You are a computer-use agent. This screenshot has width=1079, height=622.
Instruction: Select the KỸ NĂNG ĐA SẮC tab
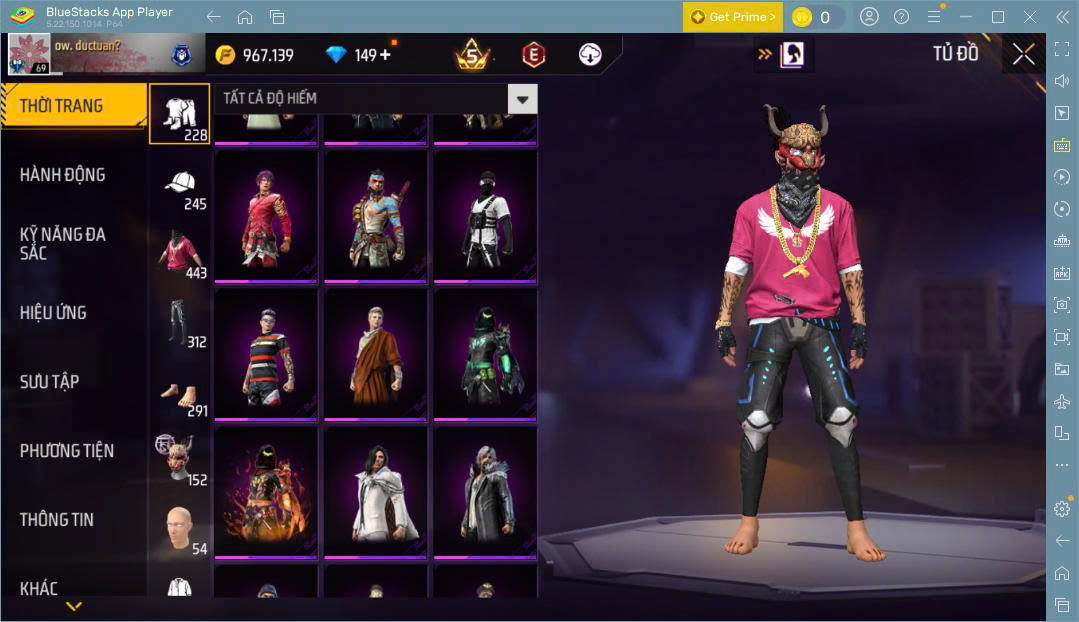[62, 243]
